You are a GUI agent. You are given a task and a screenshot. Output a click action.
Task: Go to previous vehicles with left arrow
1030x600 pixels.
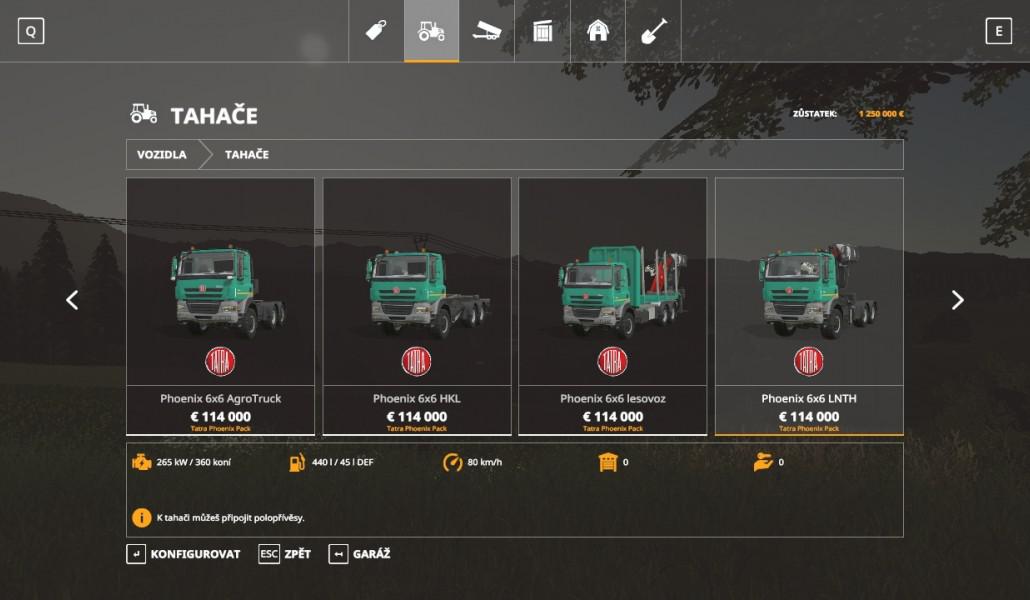coord(72,300)
